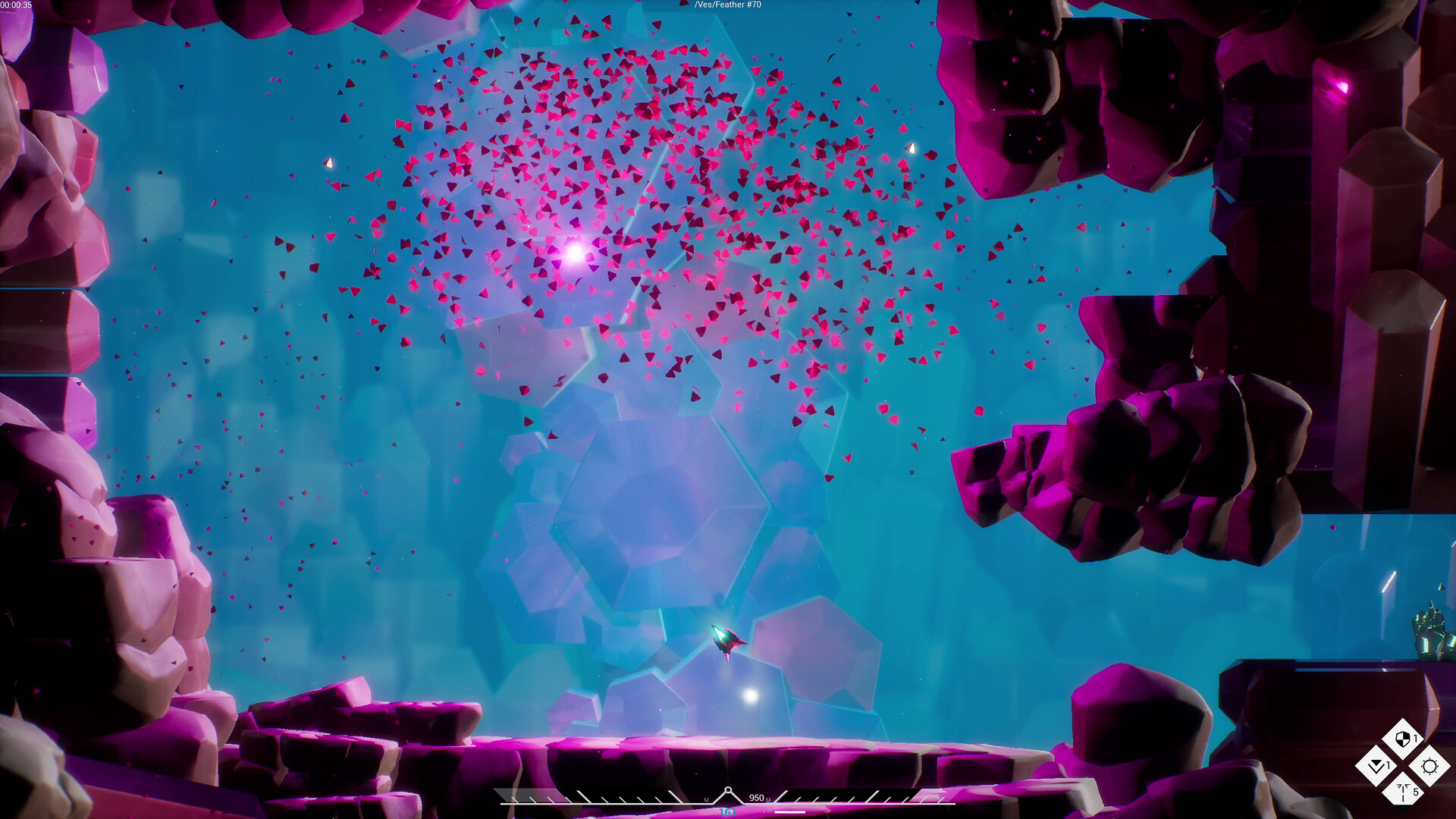This screenshot has height=819, width=1456.
Task: Click the small u unit marker on gauge
Action: [x=706, y=799]
